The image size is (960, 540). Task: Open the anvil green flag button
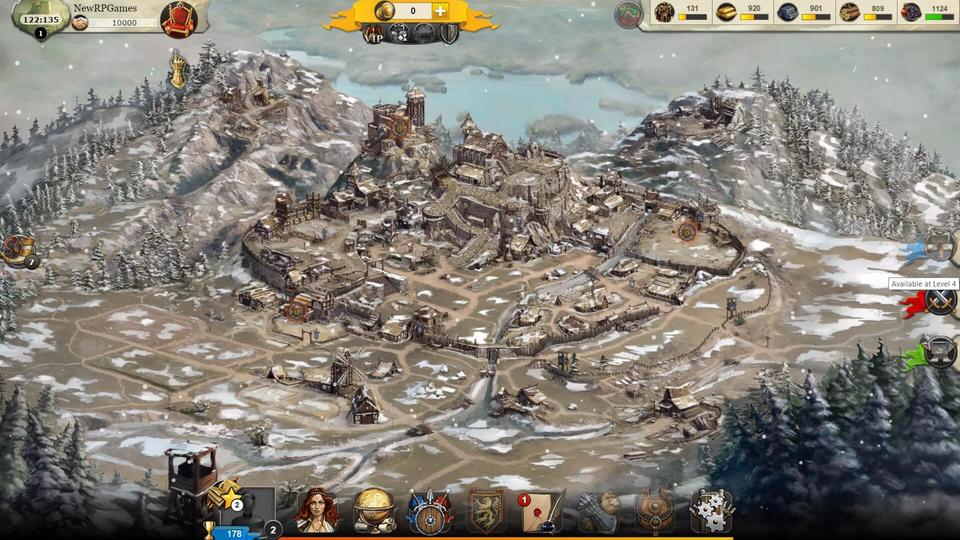939,352
